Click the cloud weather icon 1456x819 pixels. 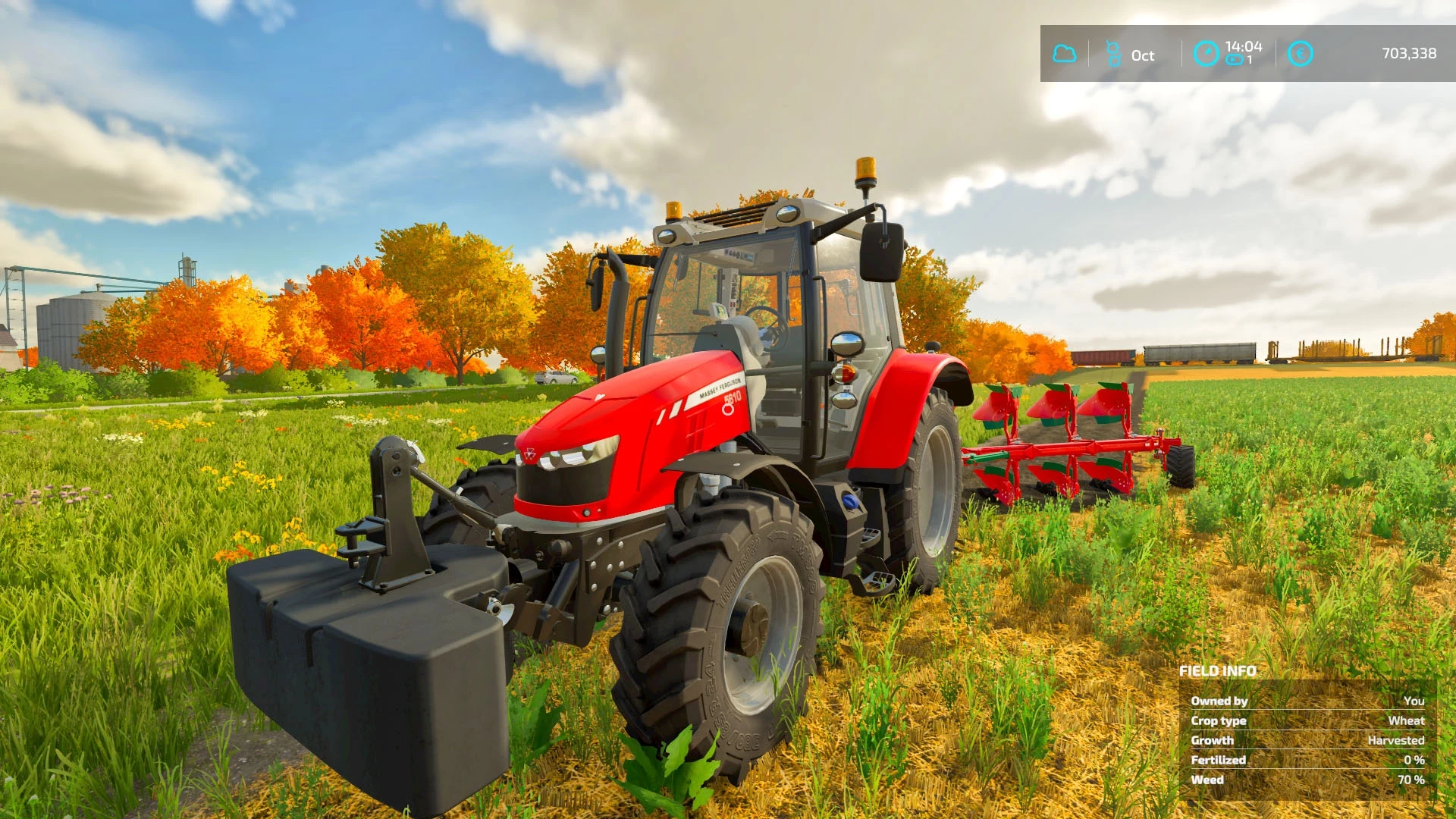(x=1065, y=53)
